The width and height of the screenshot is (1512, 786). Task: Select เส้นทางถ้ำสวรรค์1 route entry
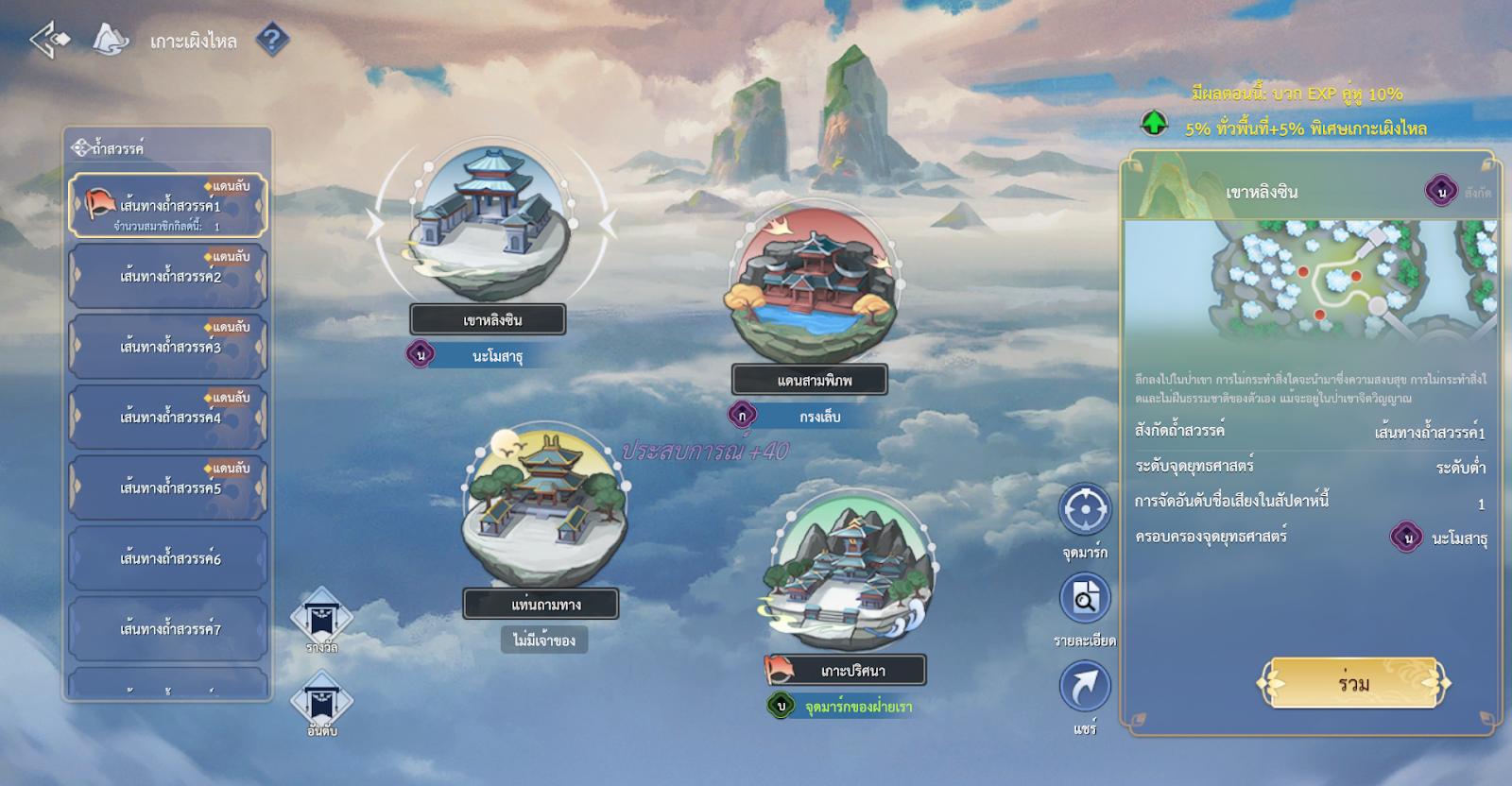click(x=168, y=205)
